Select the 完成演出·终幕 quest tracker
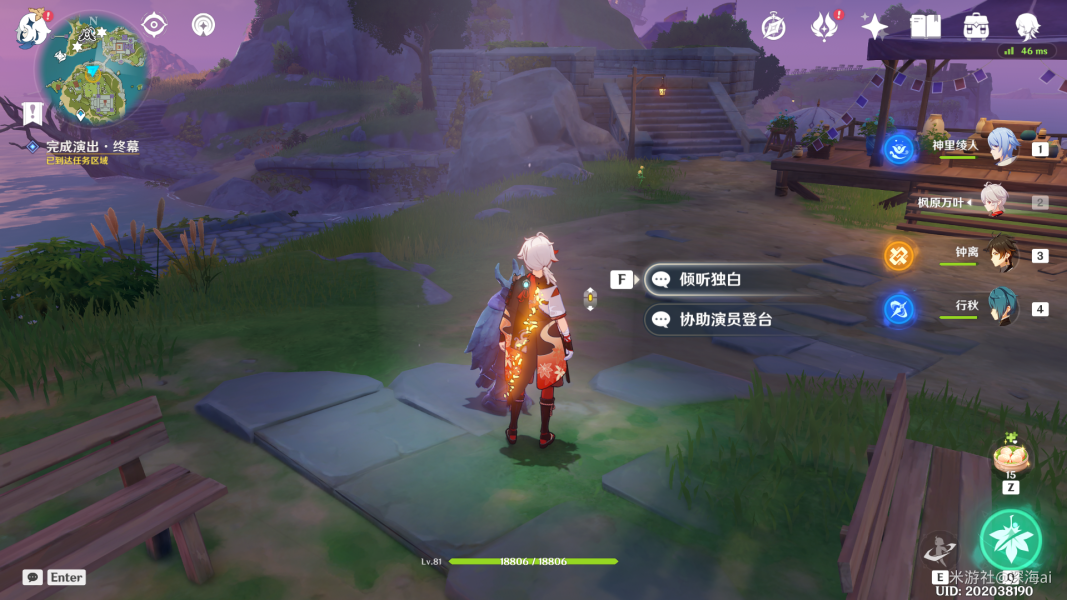The width and height of the screenshot is (1067, 600). tap(92, 147)
